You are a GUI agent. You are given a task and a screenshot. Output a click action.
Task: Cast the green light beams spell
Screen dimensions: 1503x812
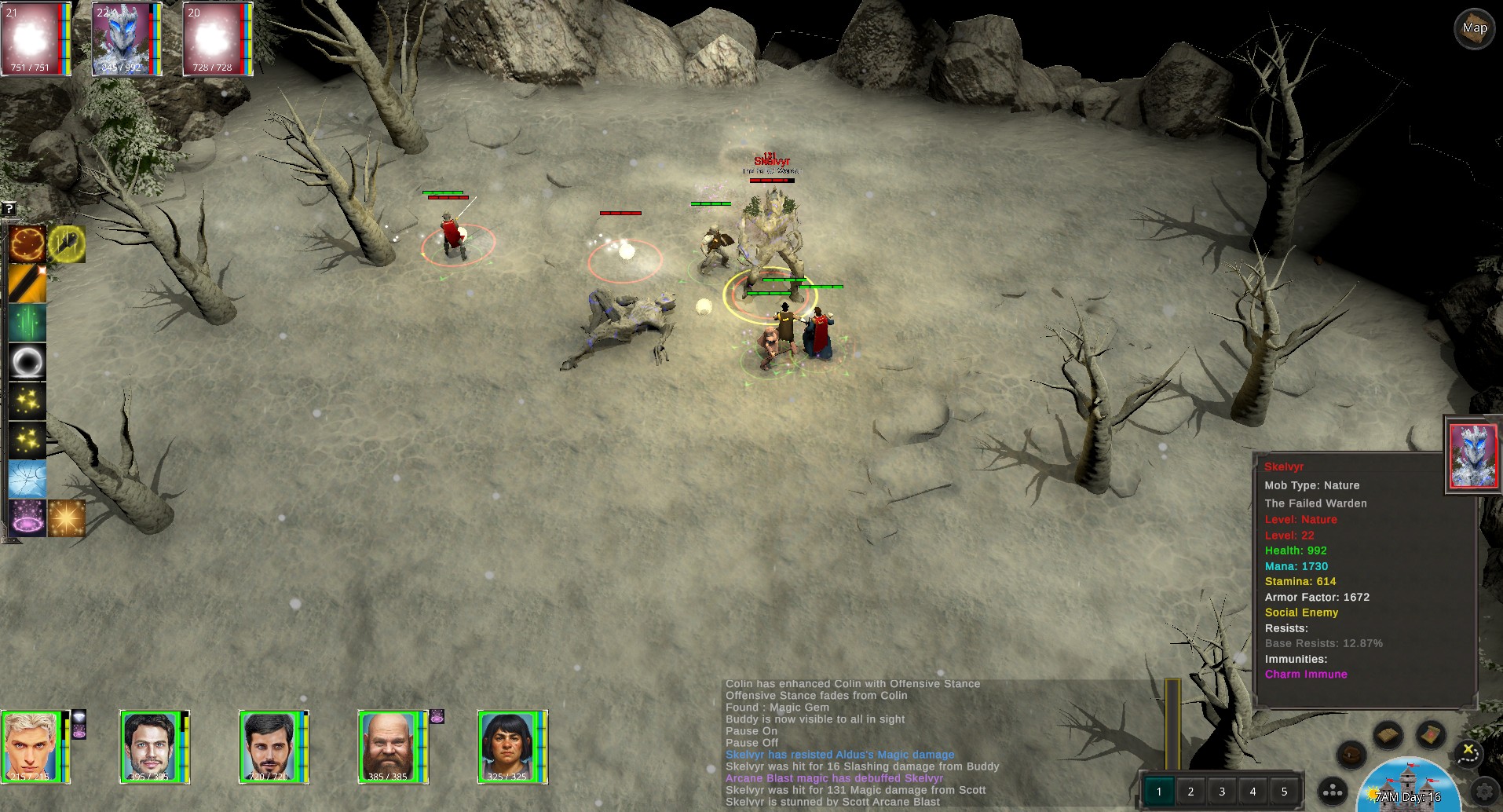(x=27, y=323)
